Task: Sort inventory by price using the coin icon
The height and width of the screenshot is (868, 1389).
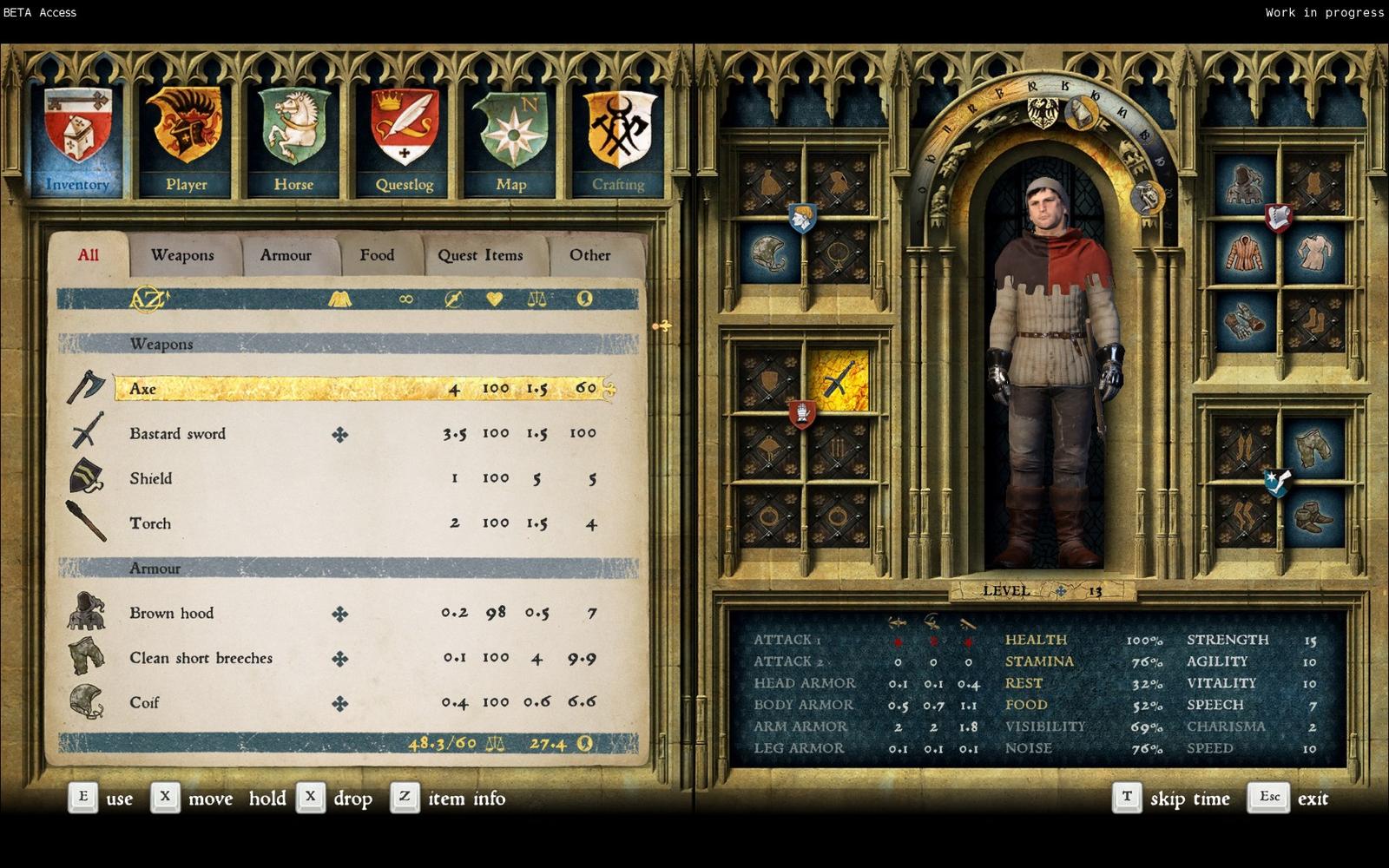Action: tap(584, 299)
